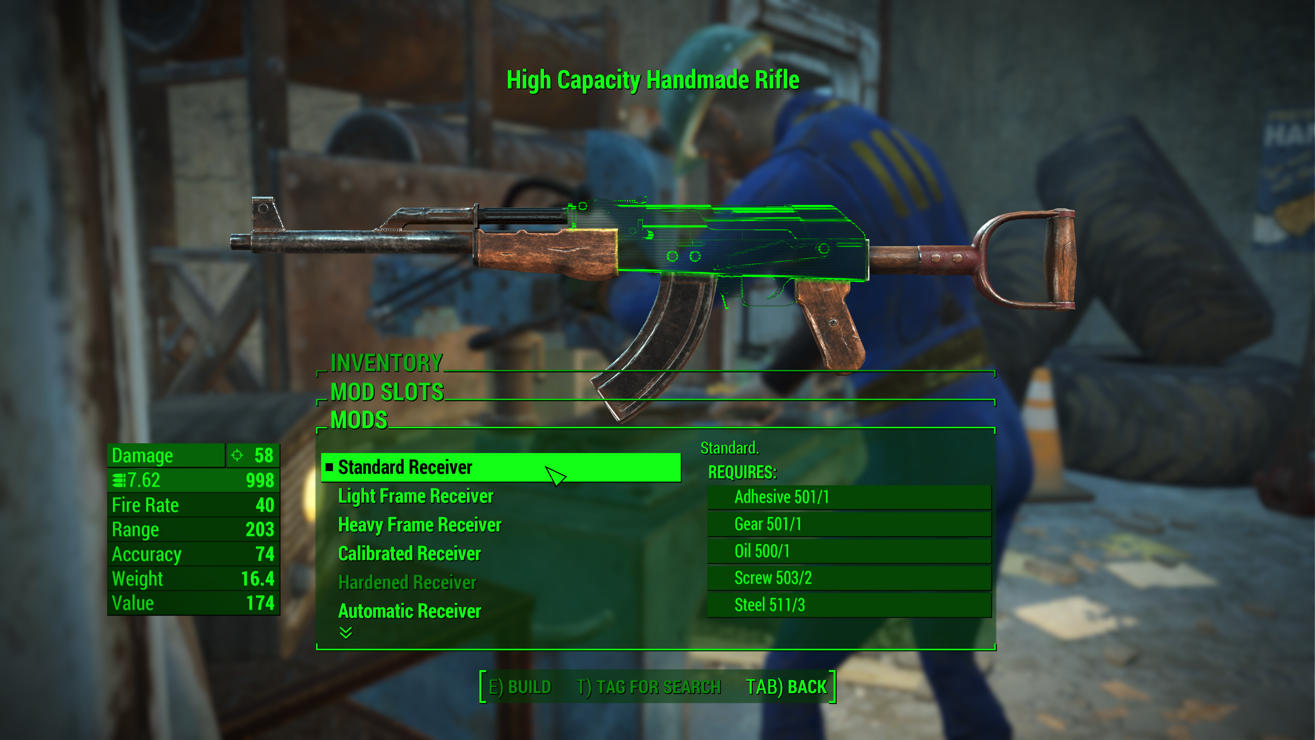The height and width of the screenshot is (740, 1315).
Task: Click the greyed-out Hardened Receiver entry
Action: (x=407, y=582)
